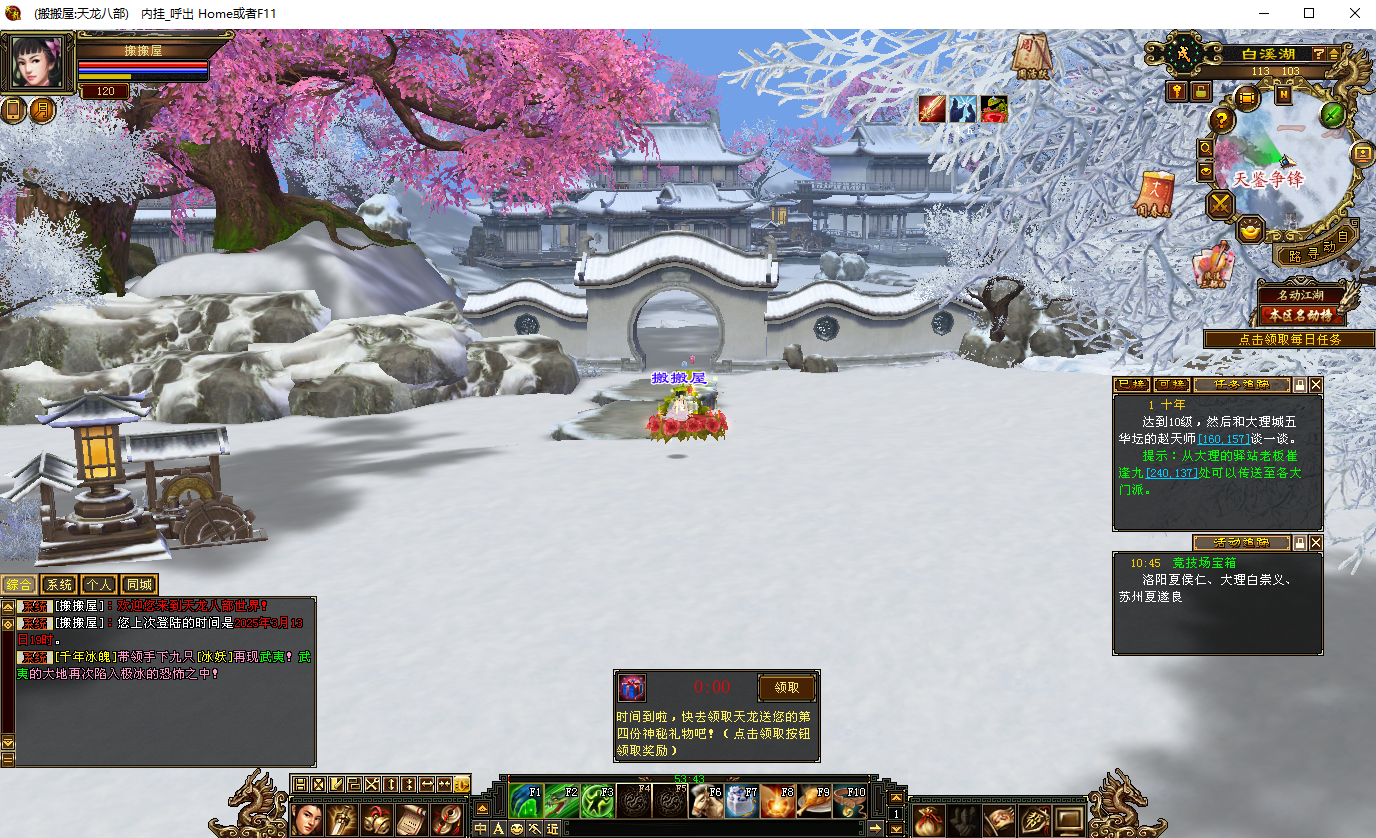Switch chat to the 系统 tab
The width and height of the screenshot is (1376, 838).
click(59, 585)
